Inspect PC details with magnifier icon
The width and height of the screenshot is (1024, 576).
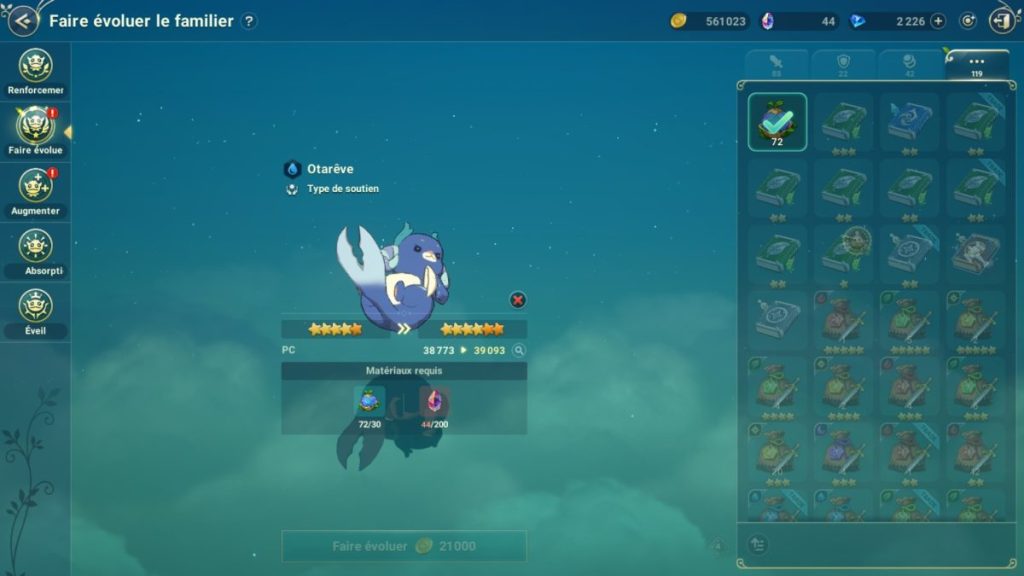tap(518, 351)
